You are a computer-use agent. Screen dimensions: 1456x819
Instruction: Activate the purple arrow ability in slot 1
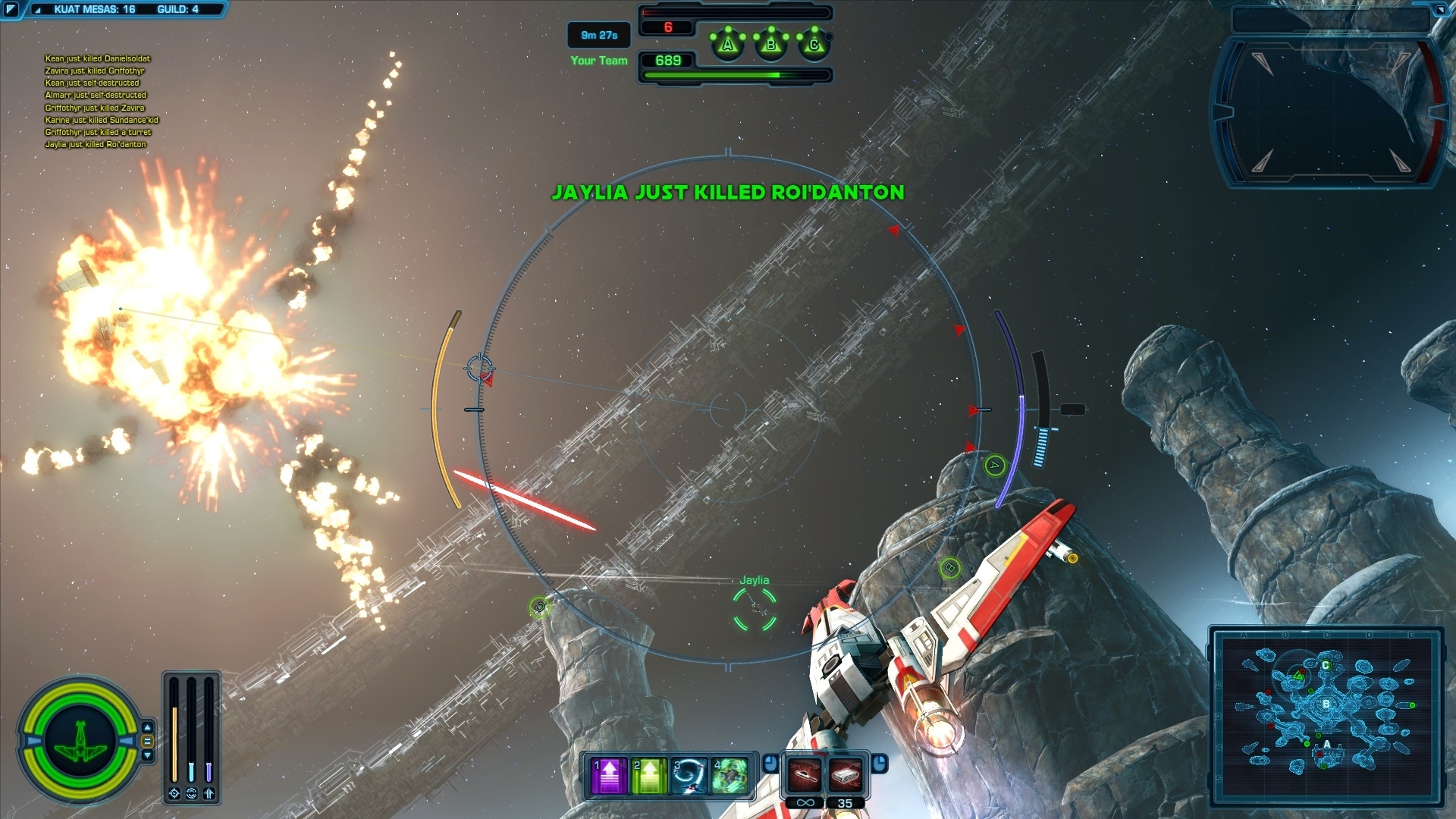609,776
